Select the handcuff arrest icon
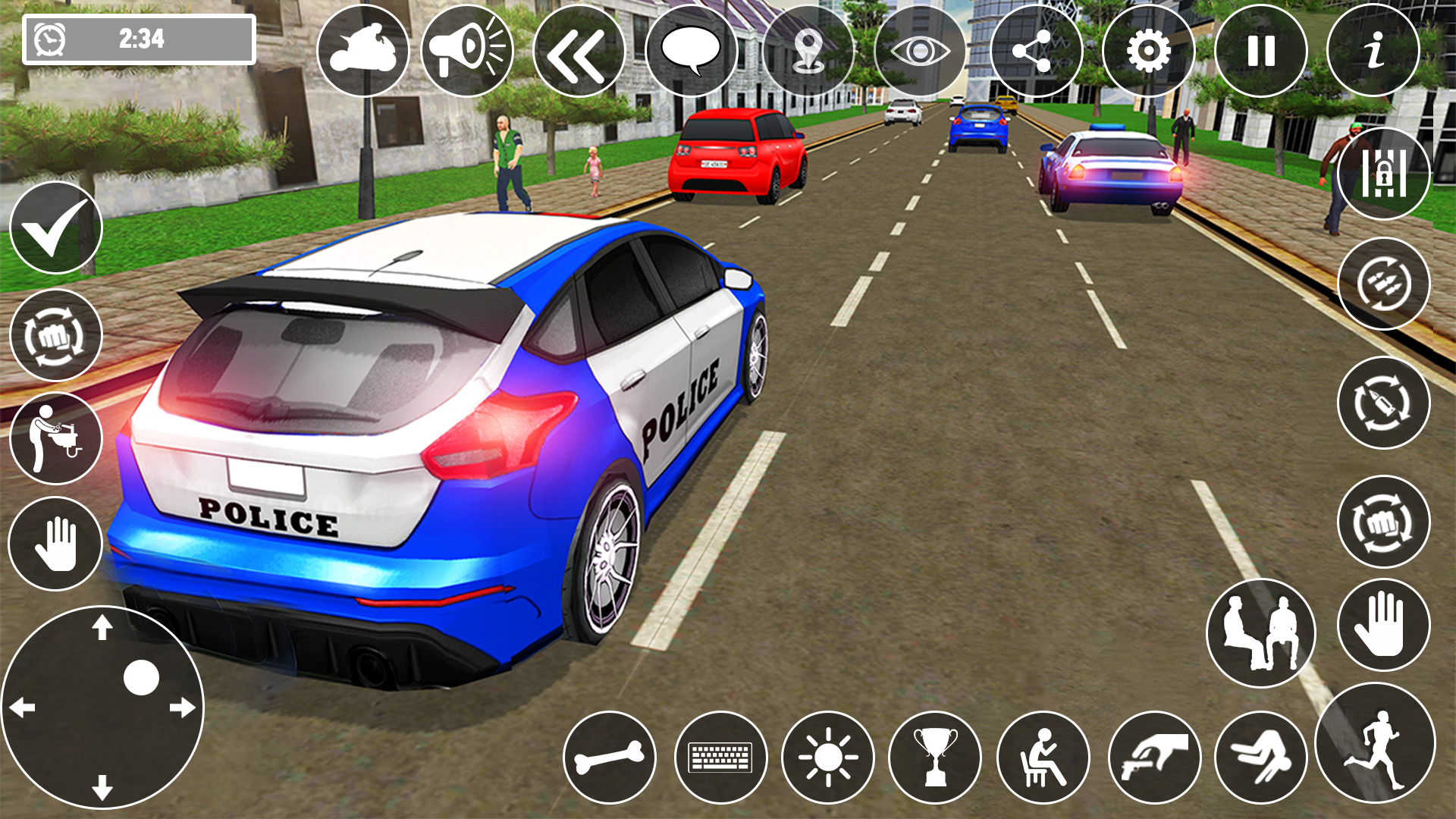The width and height of the screenshot is (1456, 819). (x=1385, y=174)
